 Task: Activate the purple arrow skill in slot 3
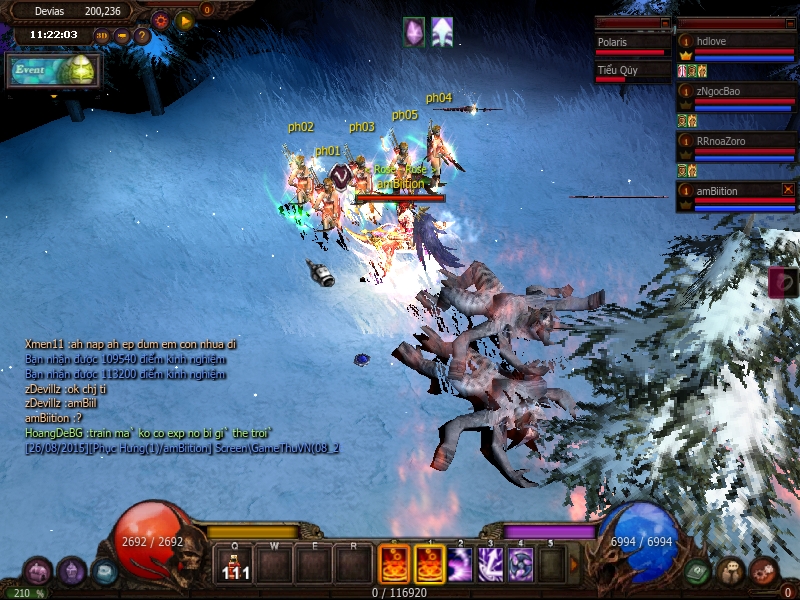pyautogui.click(x=491, y=565)
